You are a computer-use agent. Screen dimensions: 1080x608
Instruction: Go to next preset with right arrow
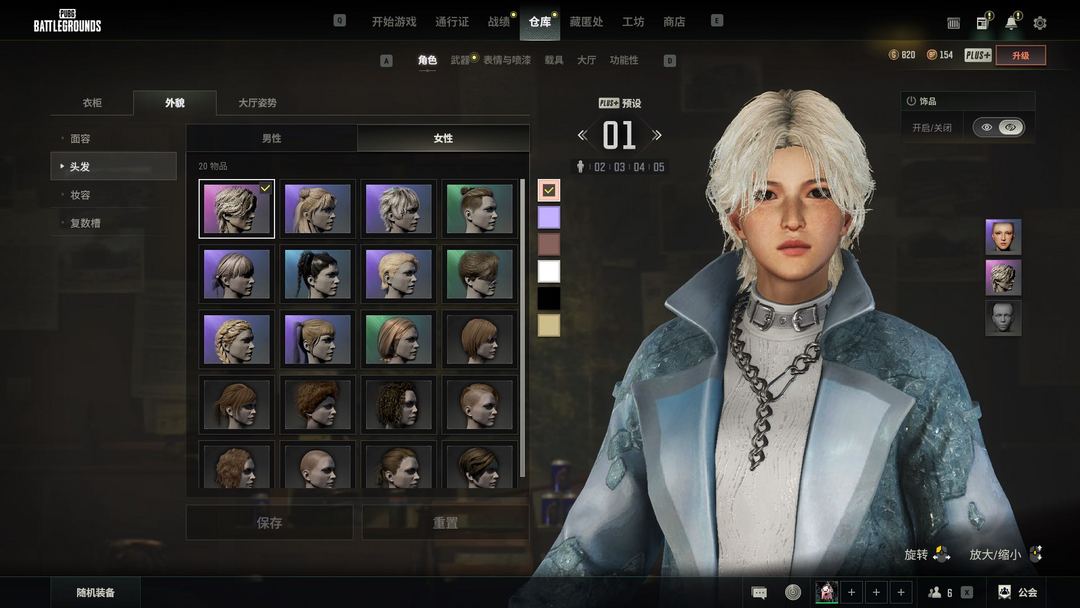click(x=657, y=135)
